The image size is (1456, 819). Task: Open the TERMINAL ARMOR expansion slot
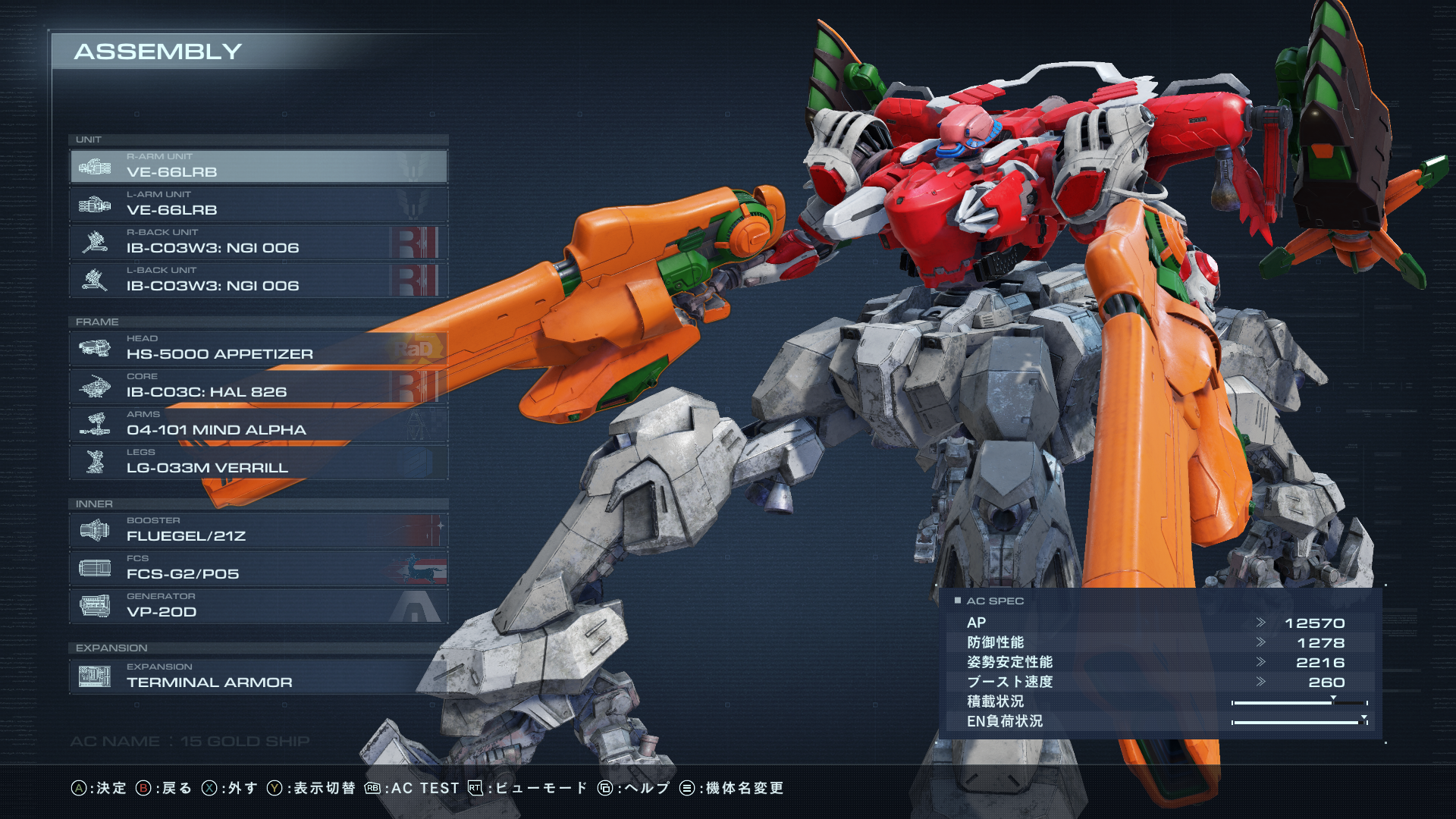coord(258,676)
